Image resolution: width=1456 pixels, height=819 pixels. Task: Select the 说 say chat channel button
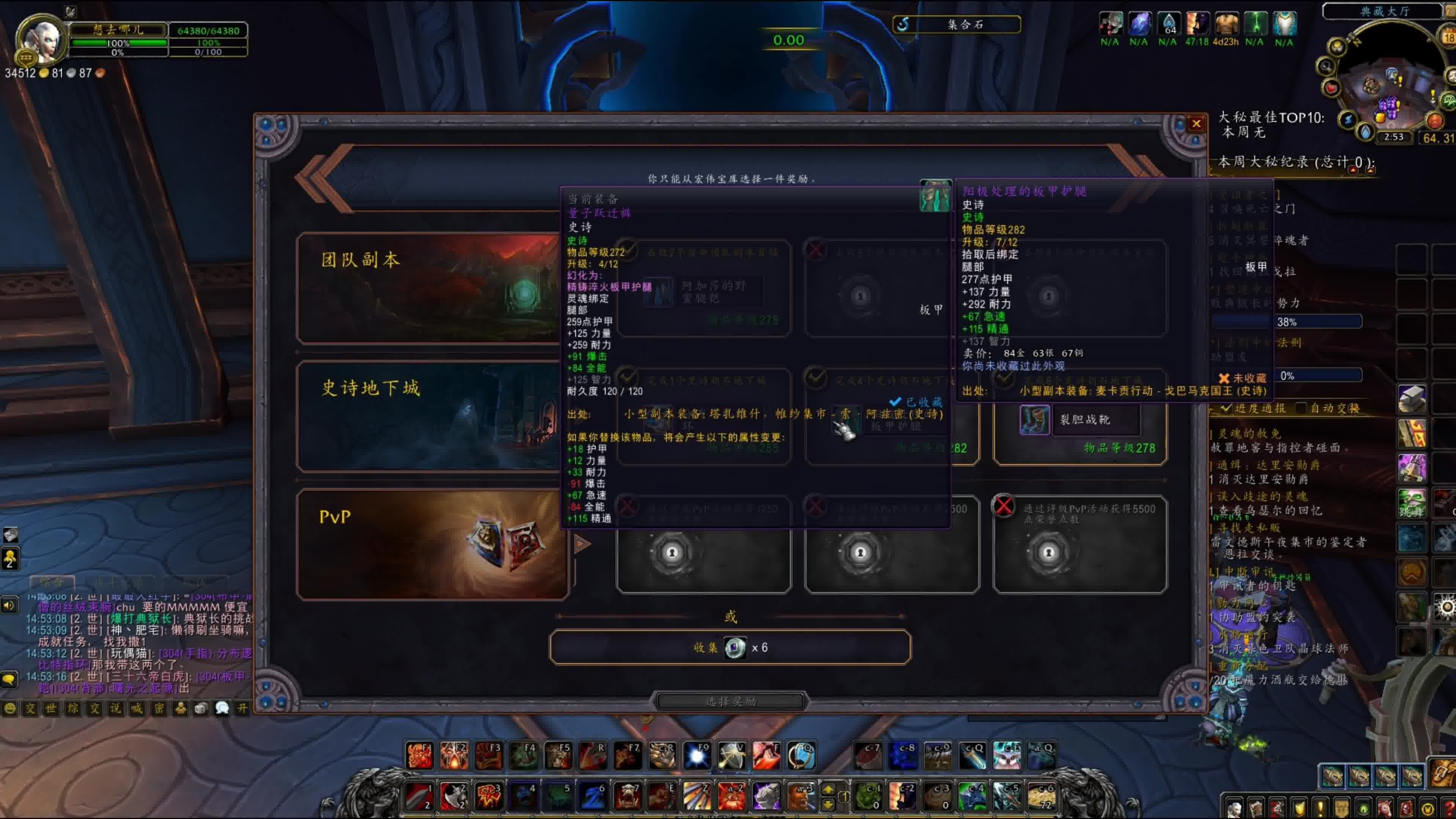coord(116,709)
